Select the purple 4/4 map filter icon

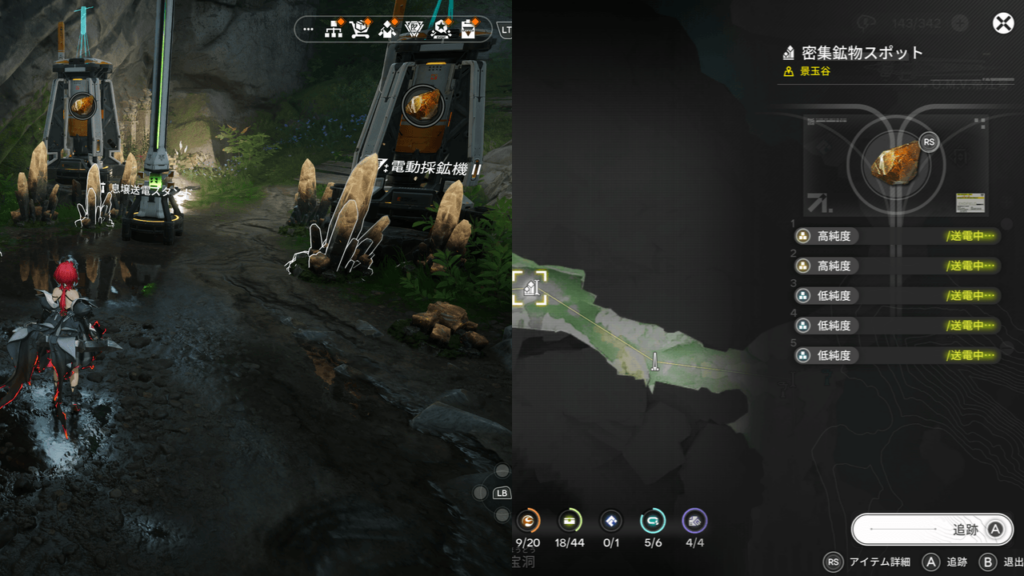[694, 521]
